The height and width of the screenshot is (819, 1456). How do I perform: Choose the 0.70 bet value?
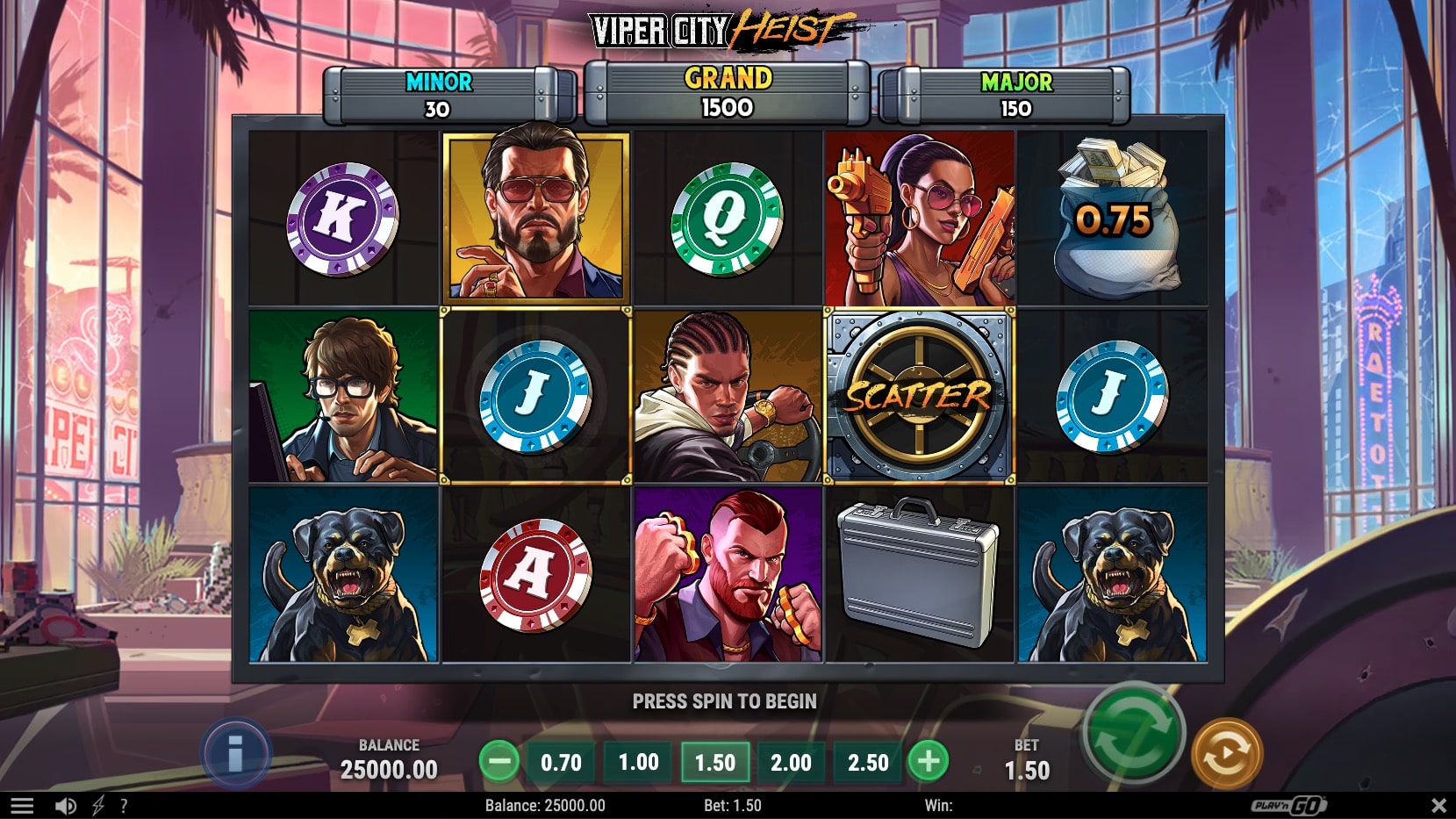560,762
